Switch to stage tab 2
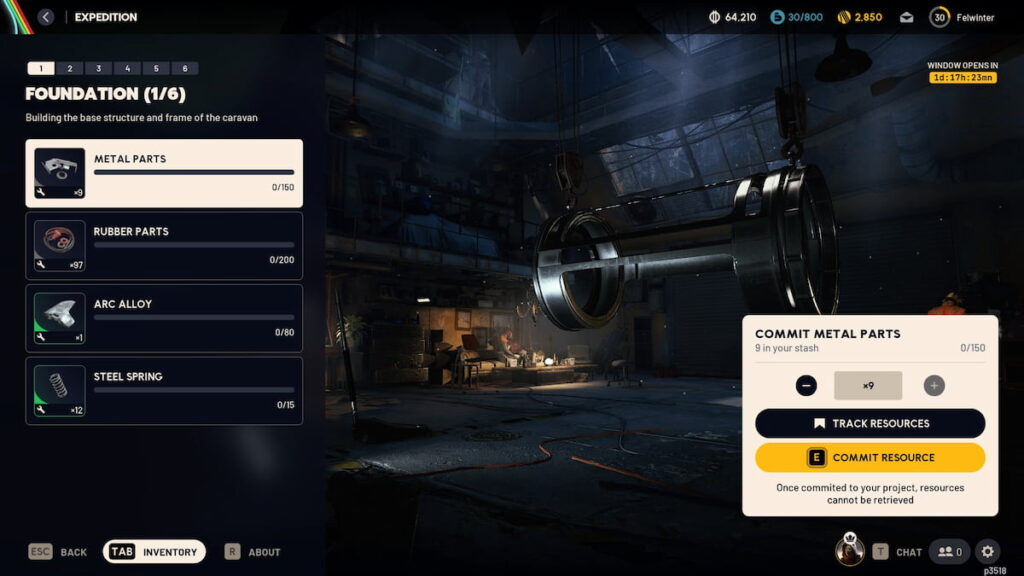Screen dimensions: 1024x576 pyautogui.click(x=69, y=69)
